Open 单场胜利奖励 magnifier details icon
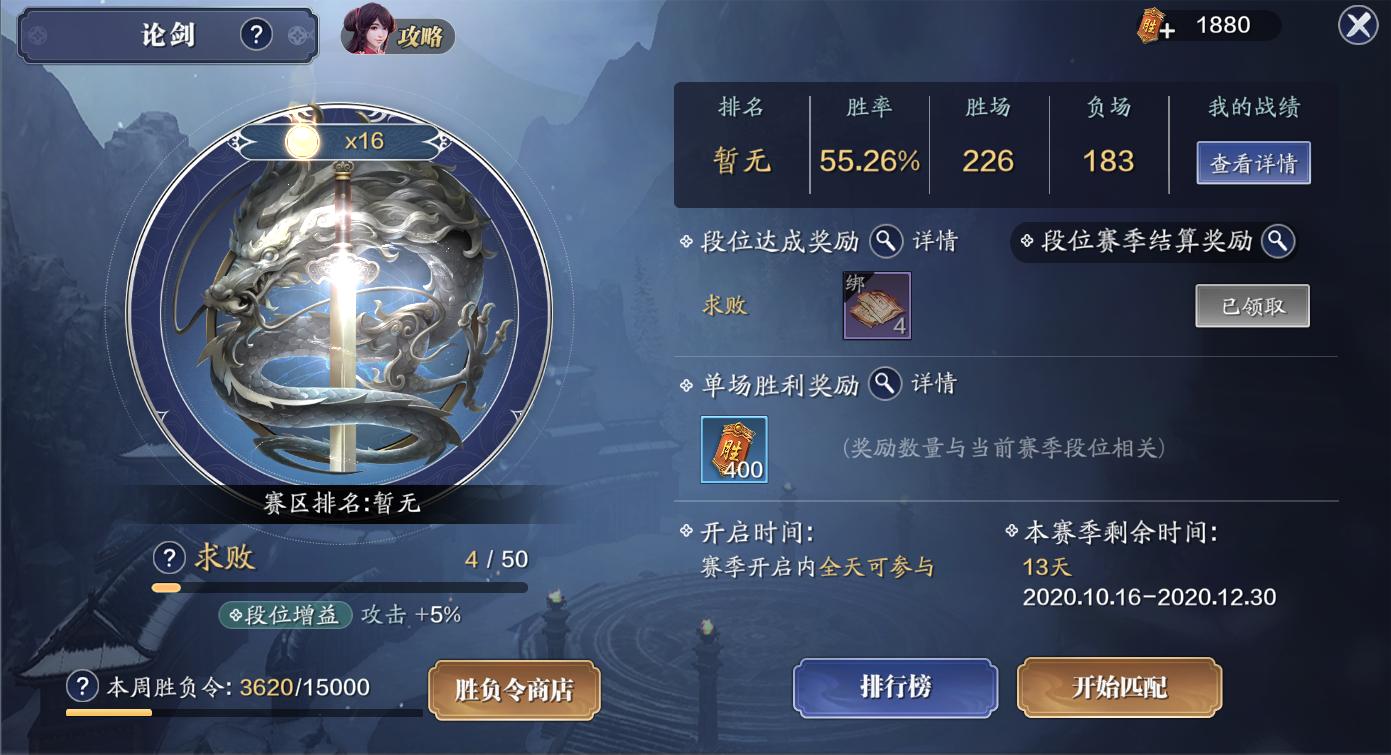Image resolution: width=1391 pixels, height=755 pixels. (x=884, y=385)
